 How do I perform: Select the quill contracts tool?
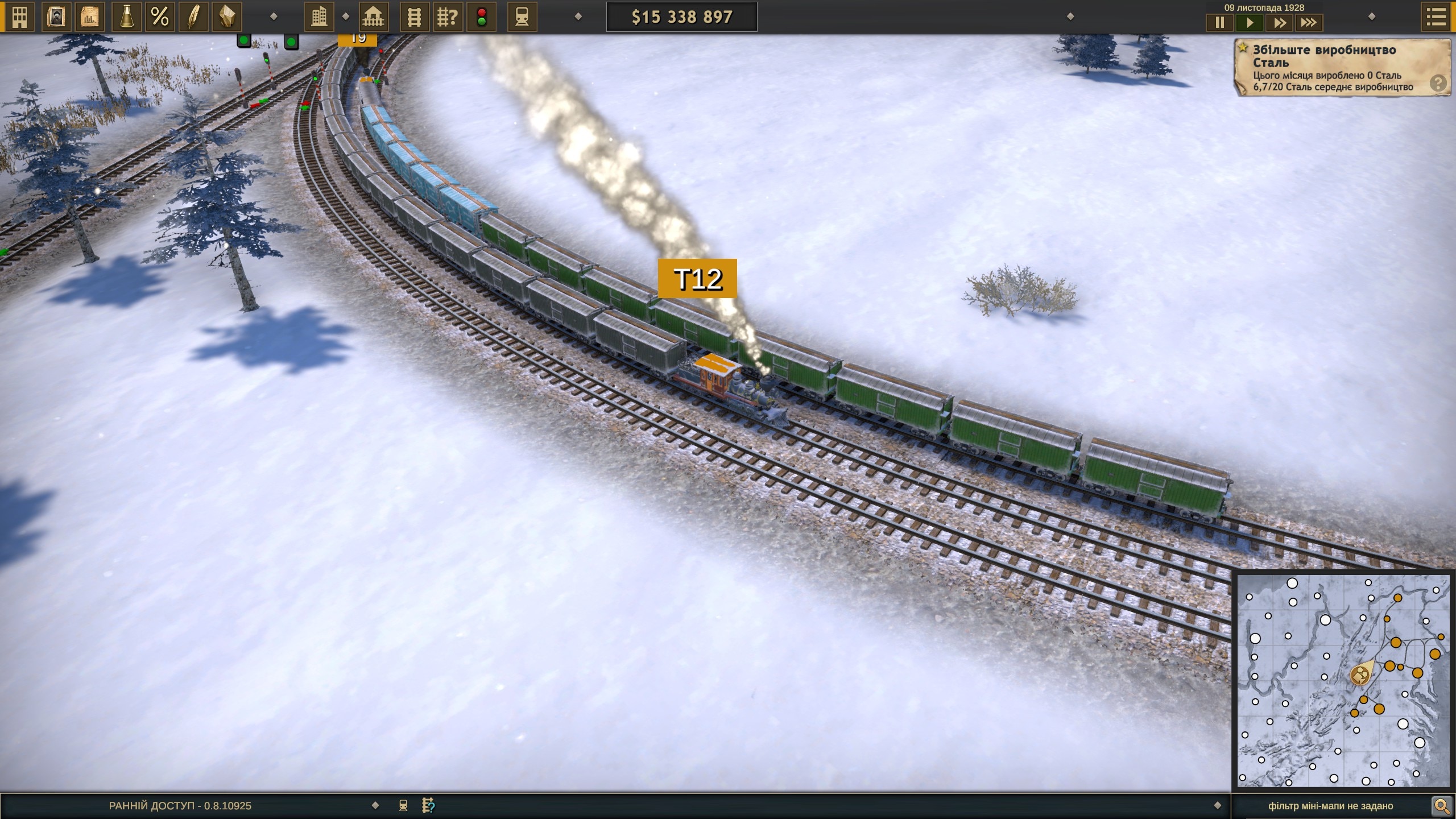(x=194, y=16)
